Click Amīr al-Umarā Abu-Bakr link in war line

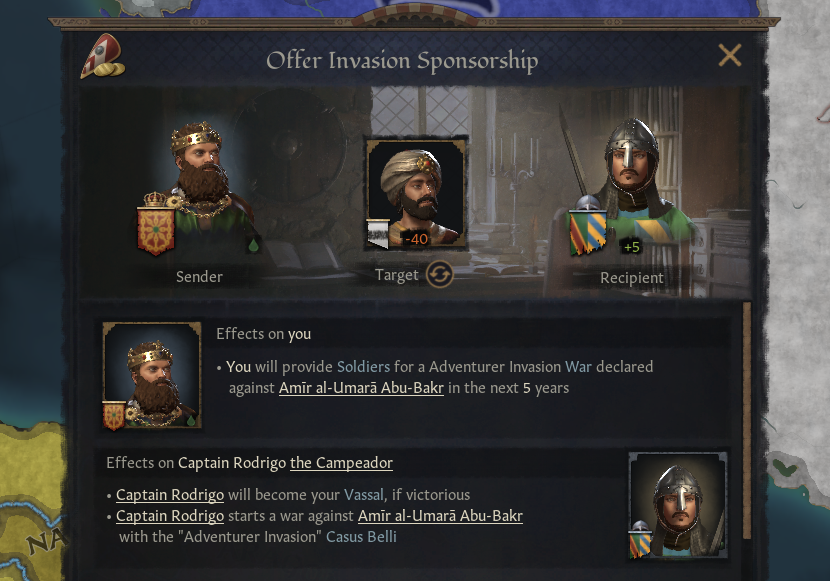[440, 516]
